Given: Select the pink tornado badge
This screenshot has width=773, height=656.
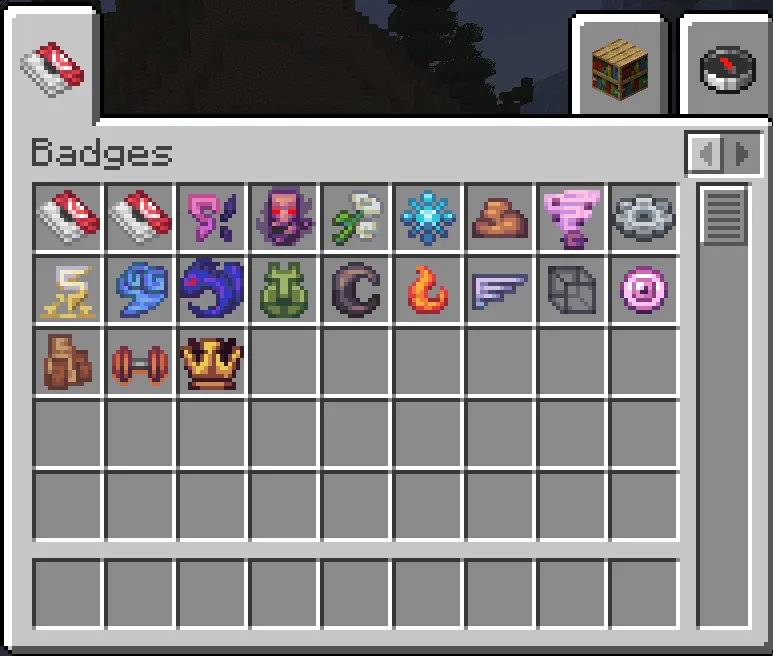Looking at the screenshot, I should (x=572, y=216).
